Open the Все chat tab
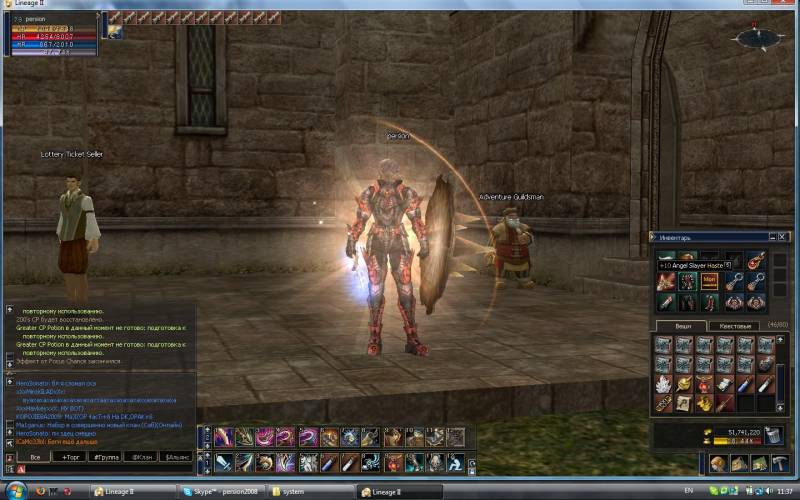The height and width of the screenshot is (500, 800). (x=36, y=456)
